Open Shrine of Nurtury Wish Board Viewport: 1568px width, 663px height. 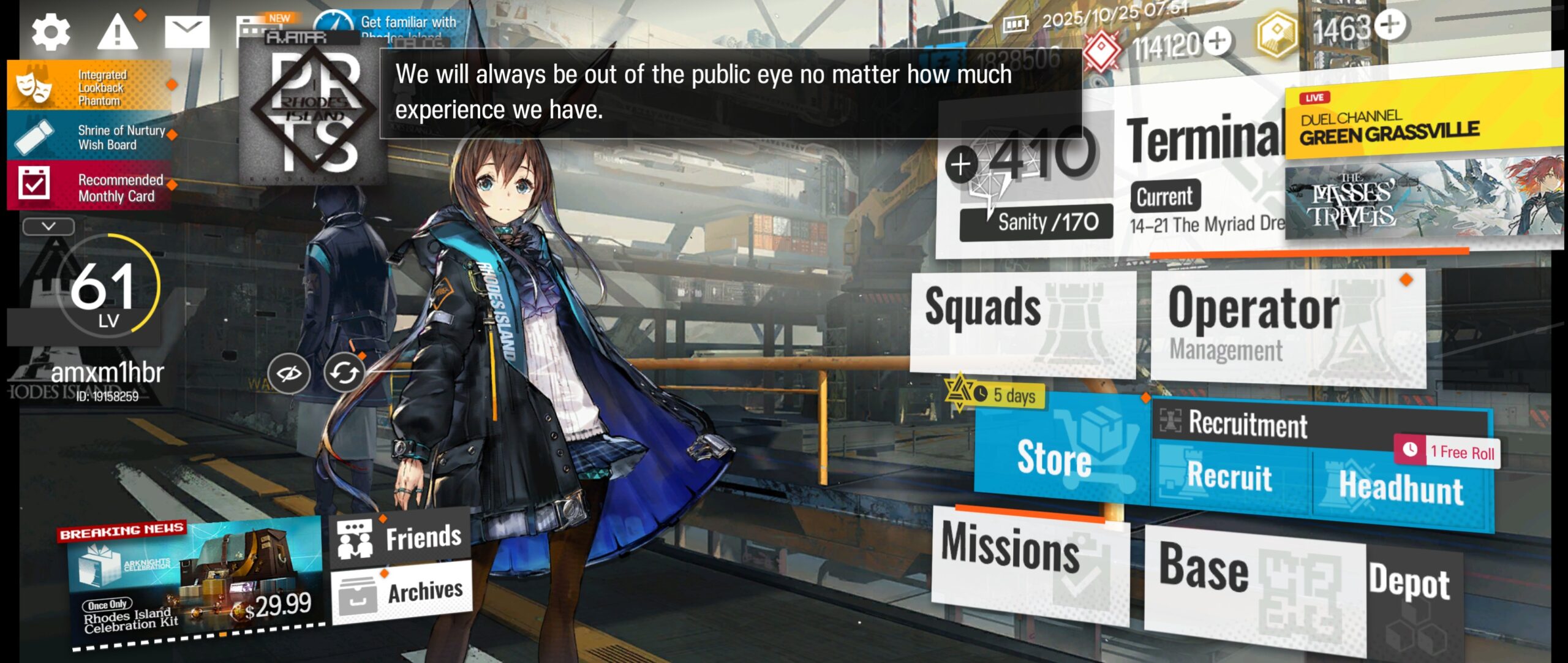tap(89, 137)
